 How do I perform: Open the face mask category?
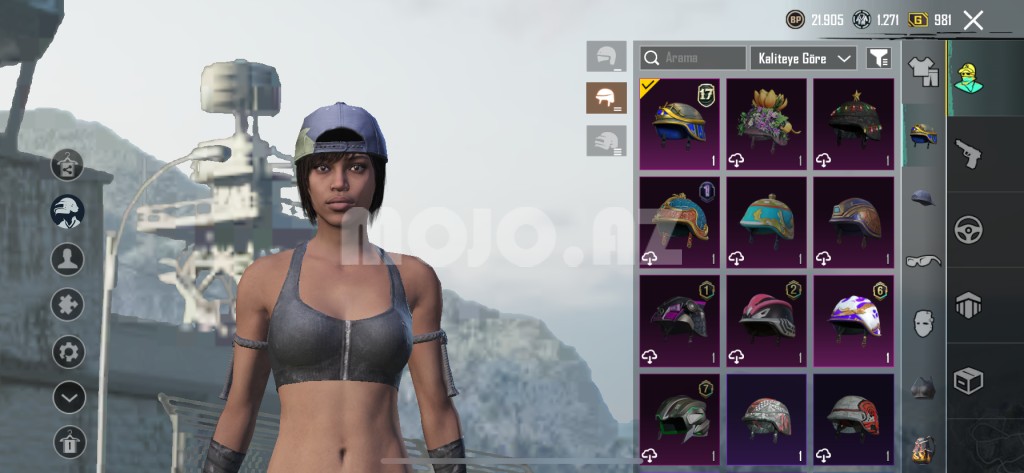click(923, 323)
